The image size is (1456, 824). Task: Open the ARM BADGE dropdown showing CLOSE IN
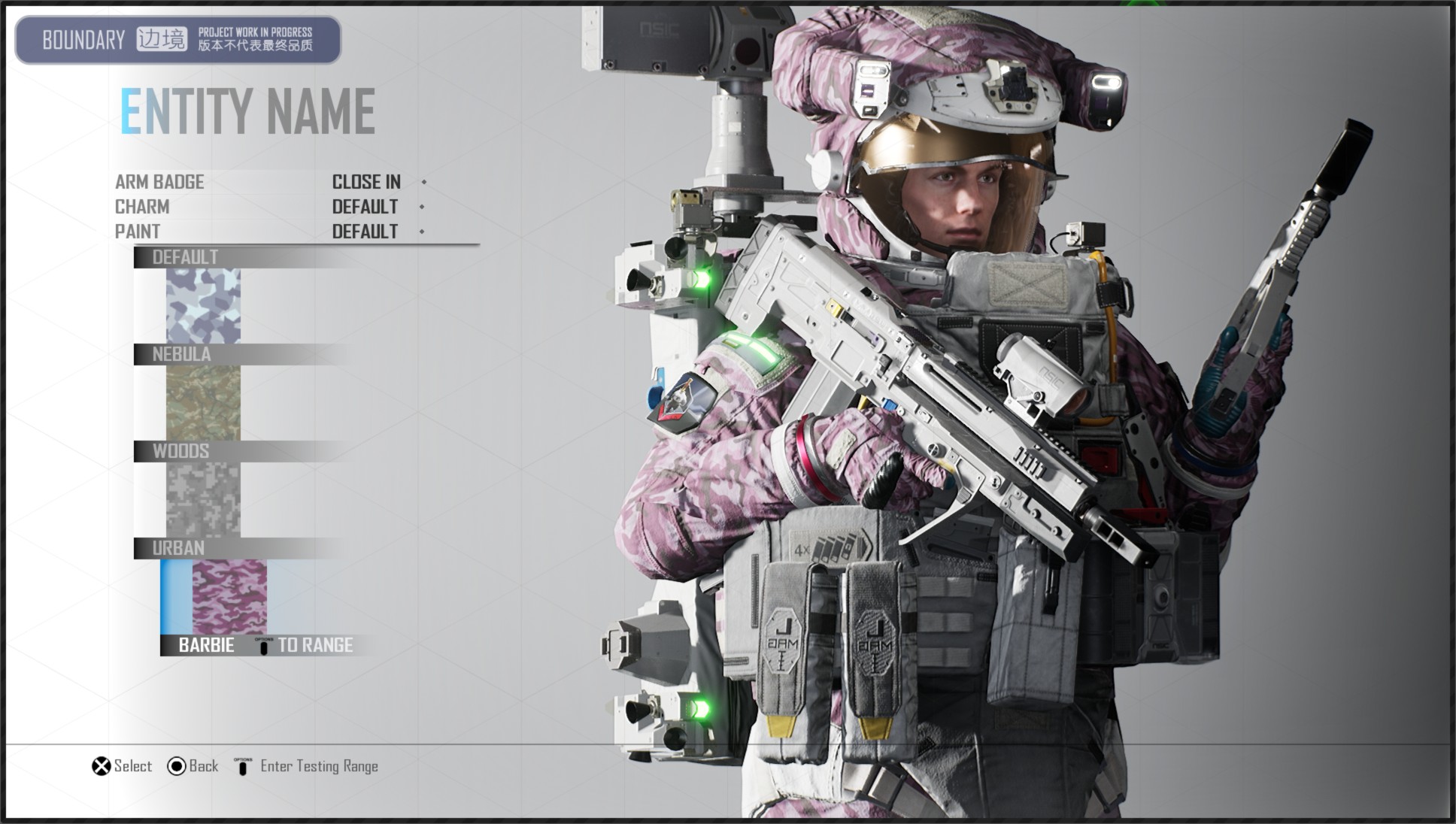click(366, 181)
